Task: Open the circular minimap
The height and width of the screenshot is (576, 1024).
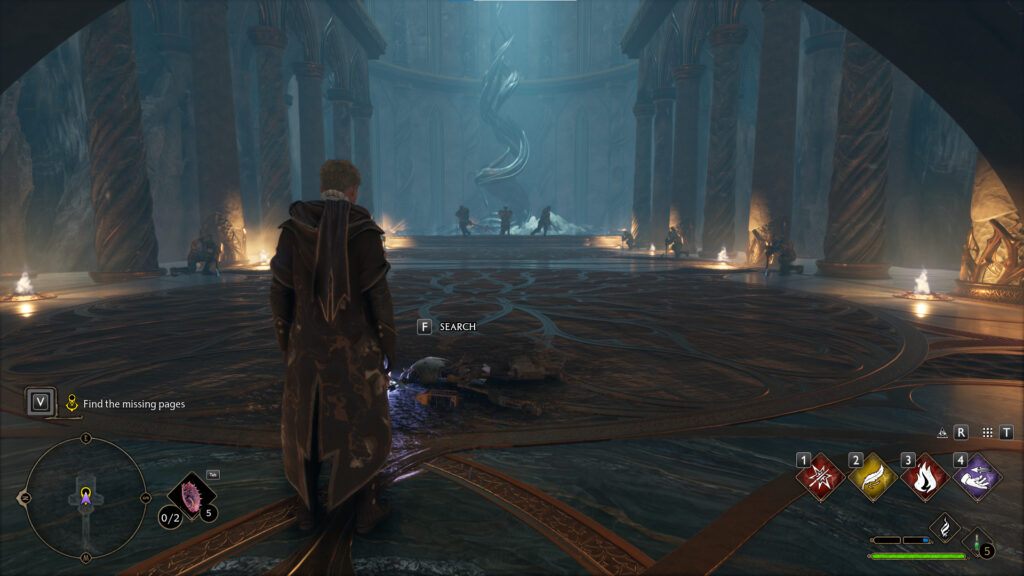Action: click(x=85, y=498)
